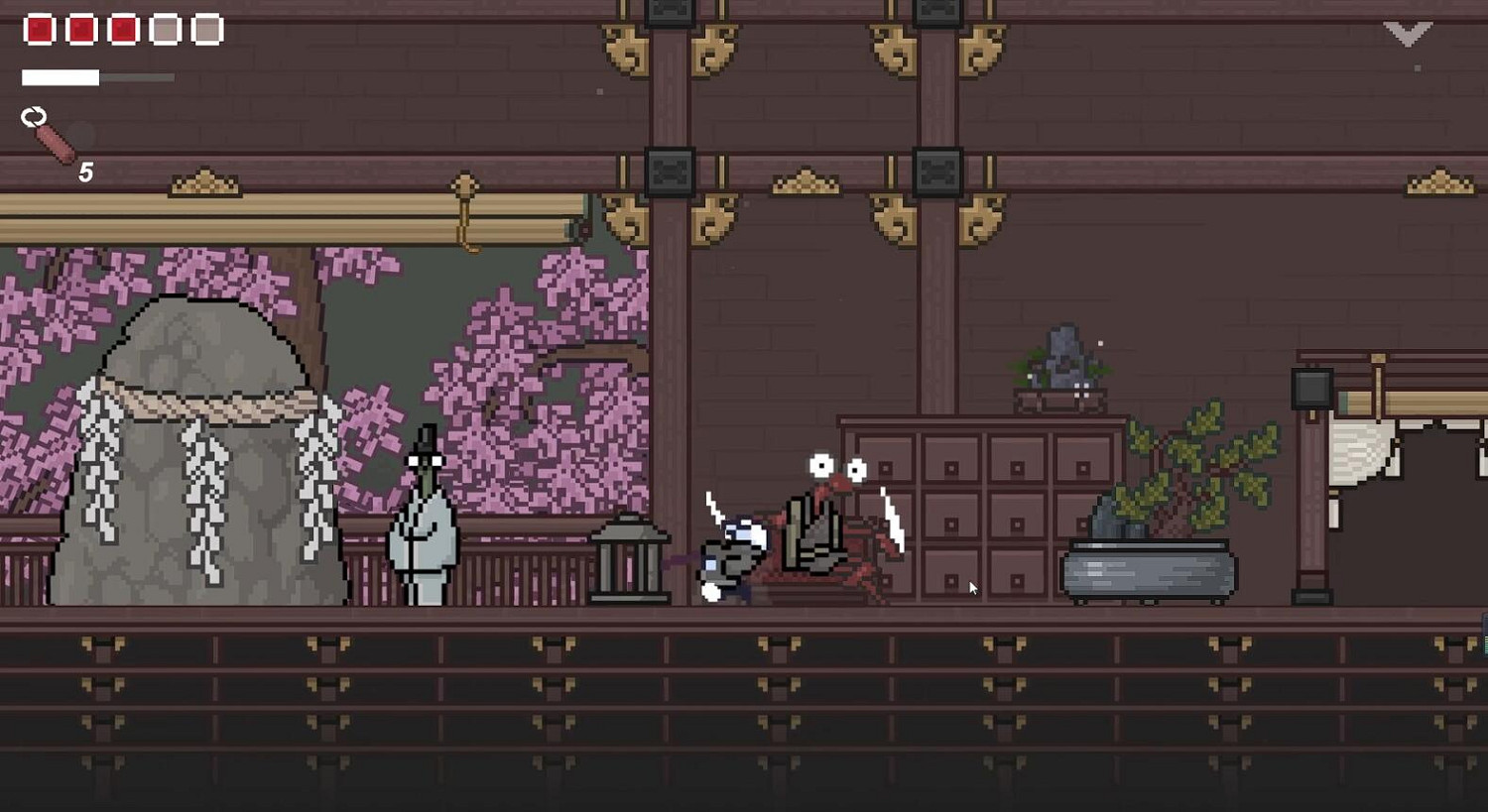Click the white-robed figure with top hat
Viewport: 1488px width, 812px height.
tap(424, 516)
